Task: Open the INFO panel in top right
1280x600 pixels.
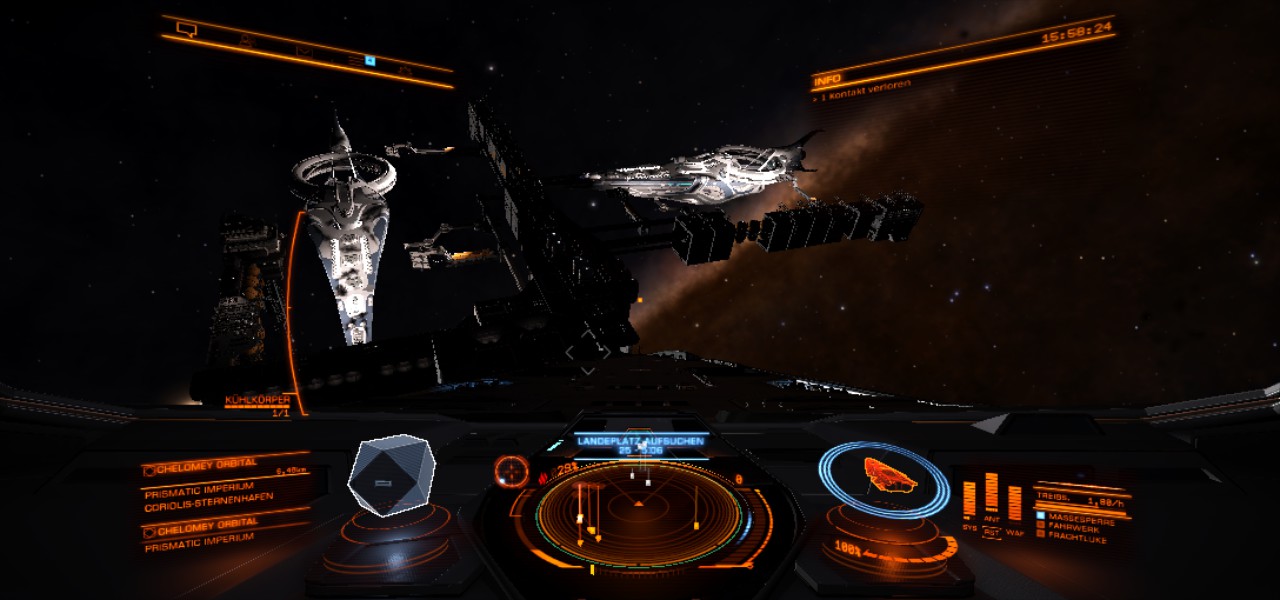Action: pos(826,78)
